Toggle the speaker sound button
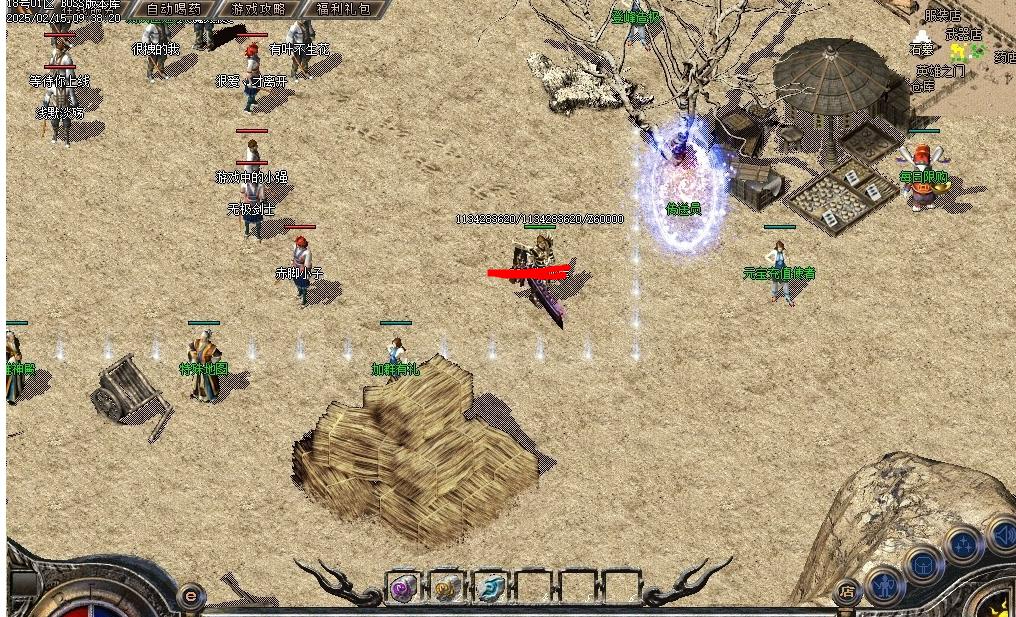The width and height of the screenshot is (1016, 617). point(1003,537)
